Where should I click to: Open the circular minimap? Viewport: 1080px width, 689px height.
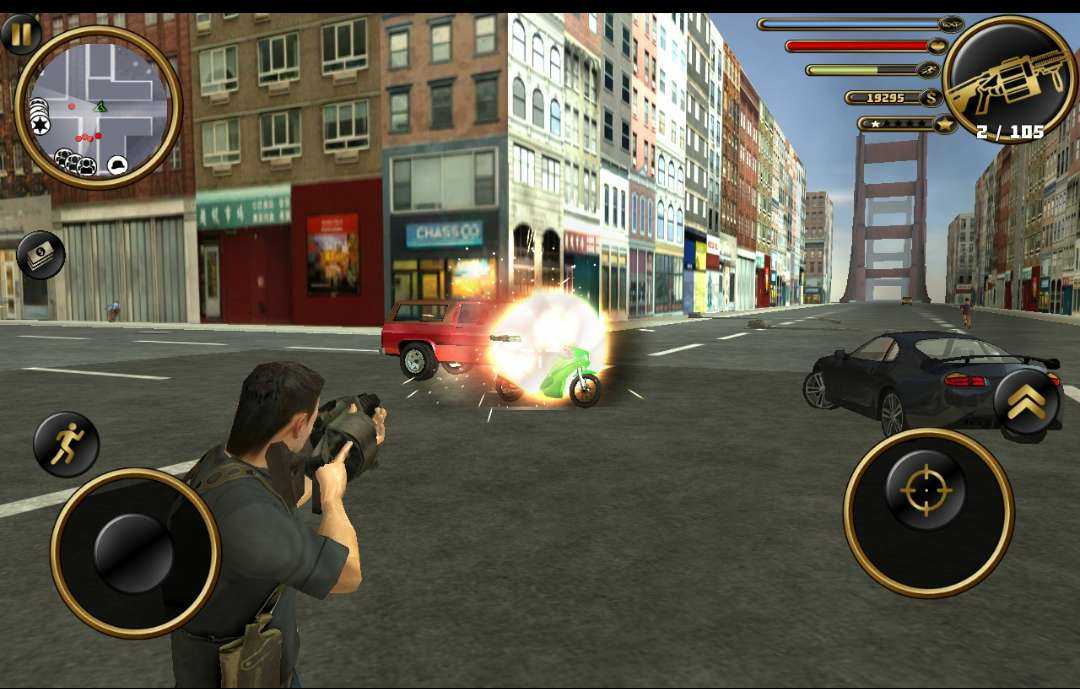(98, 107)
